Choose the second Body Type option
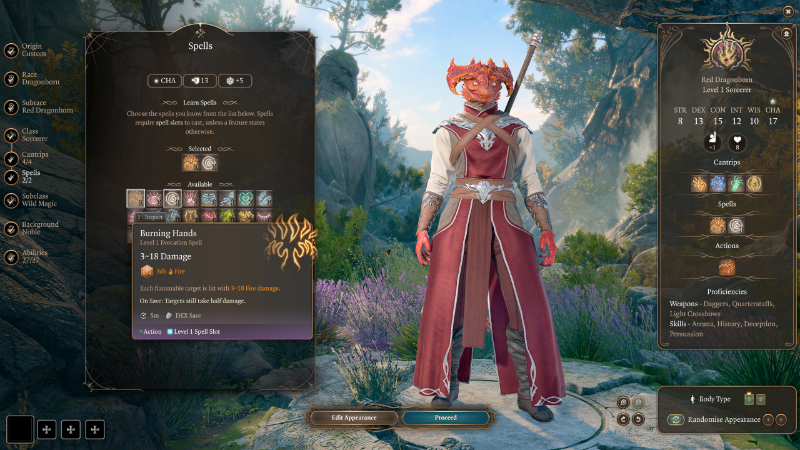Viewport: 800px width, 450px height. tap(761, 399)
